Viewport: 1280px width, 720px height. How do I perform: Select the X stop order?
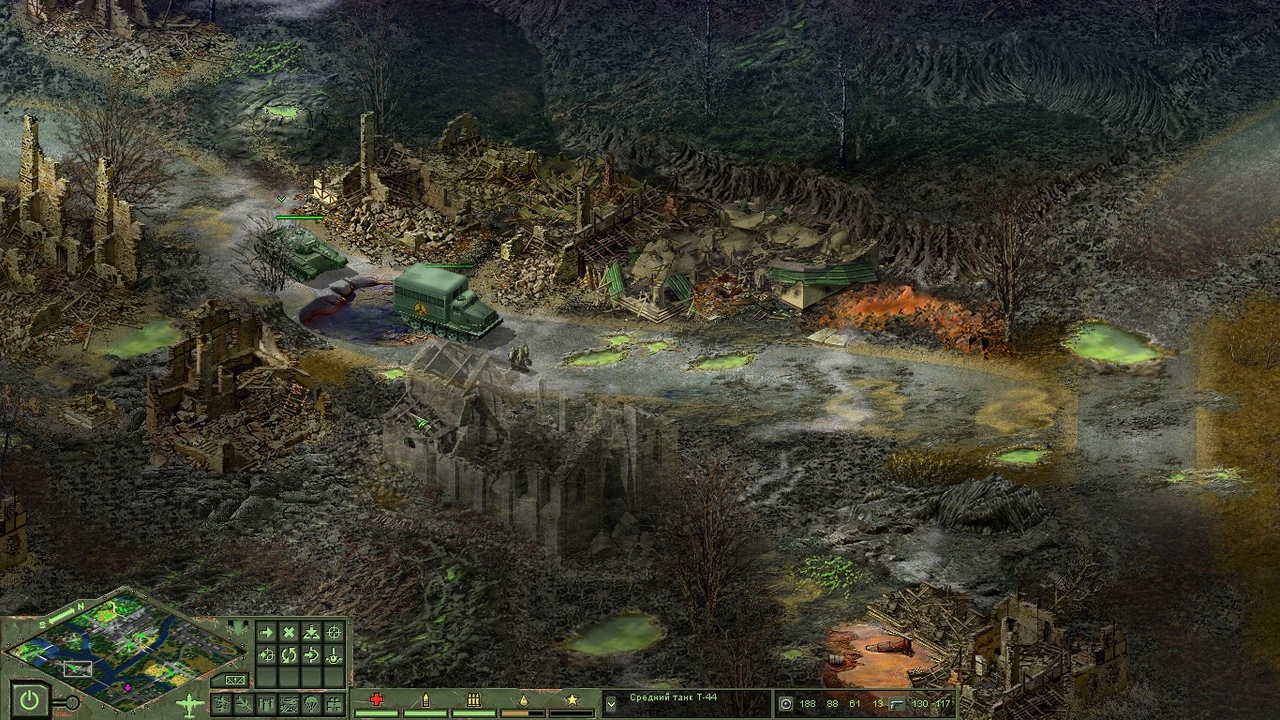pyautogui.click(x=289, y=632)
